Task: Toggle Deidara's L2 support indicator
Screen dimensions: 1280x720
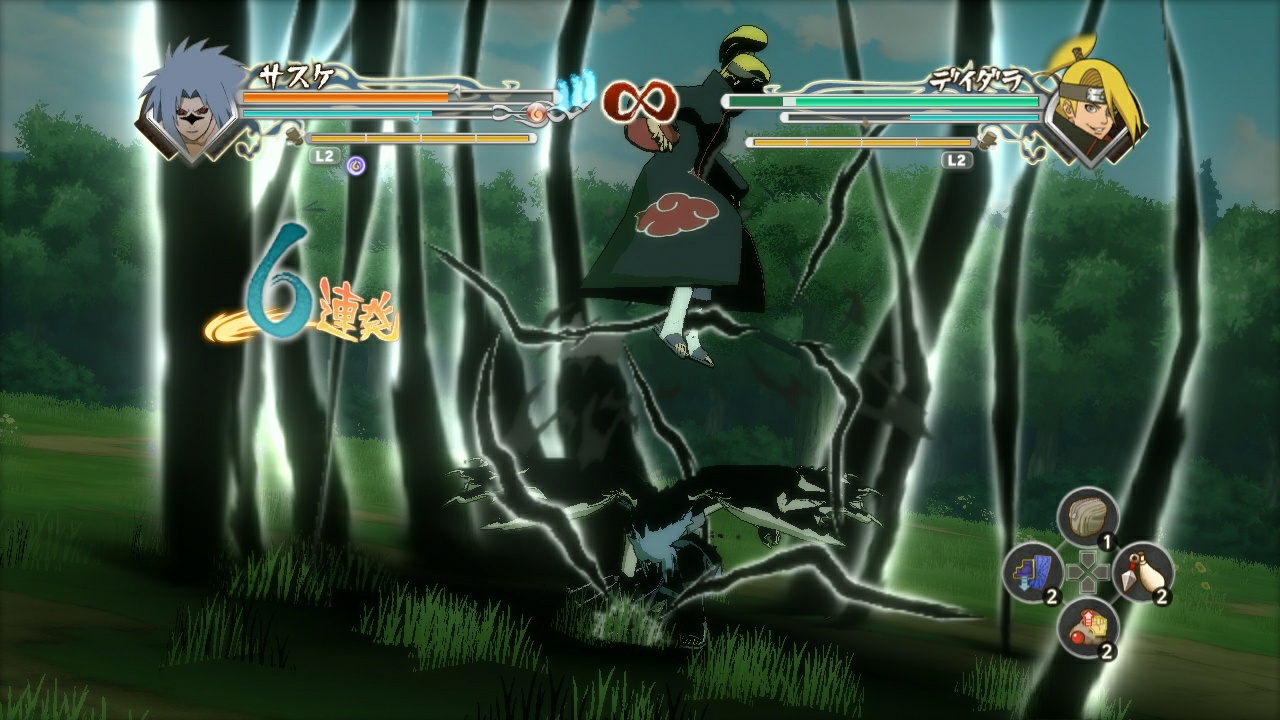Action: tap(956, 158)
